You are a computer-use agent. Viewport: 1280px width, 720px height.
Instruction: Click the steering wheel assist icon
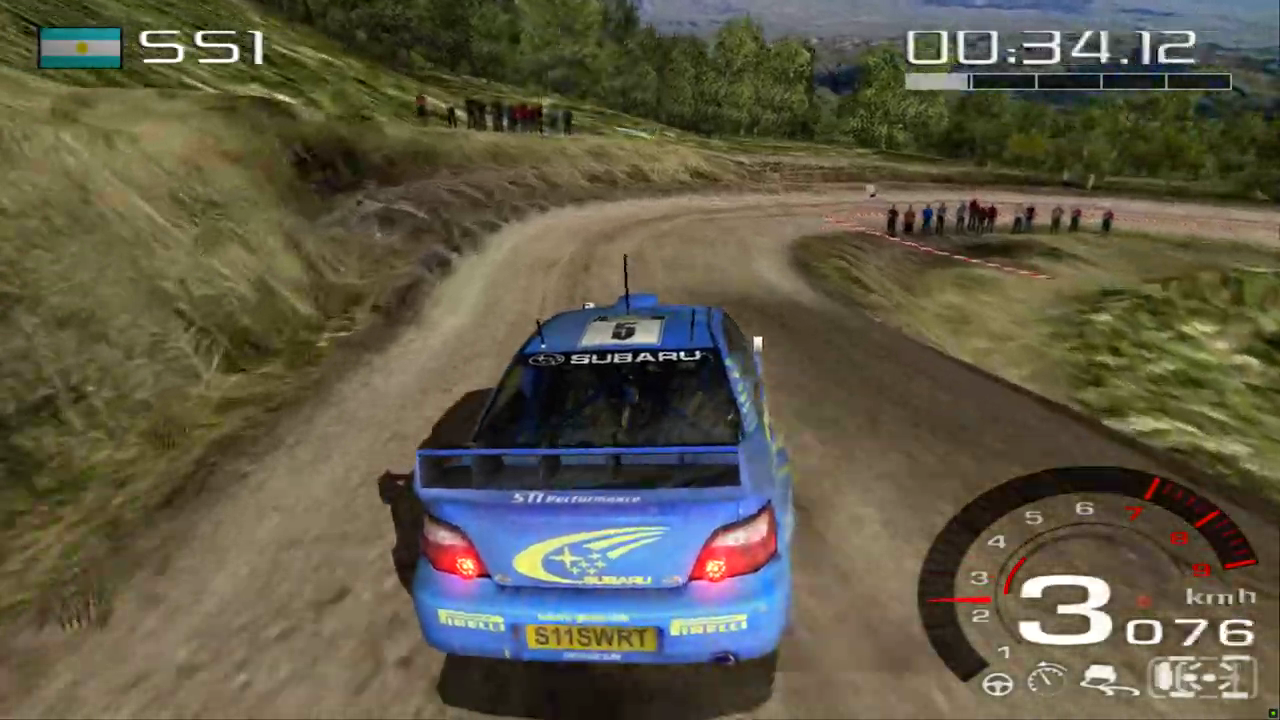[997, 684]
